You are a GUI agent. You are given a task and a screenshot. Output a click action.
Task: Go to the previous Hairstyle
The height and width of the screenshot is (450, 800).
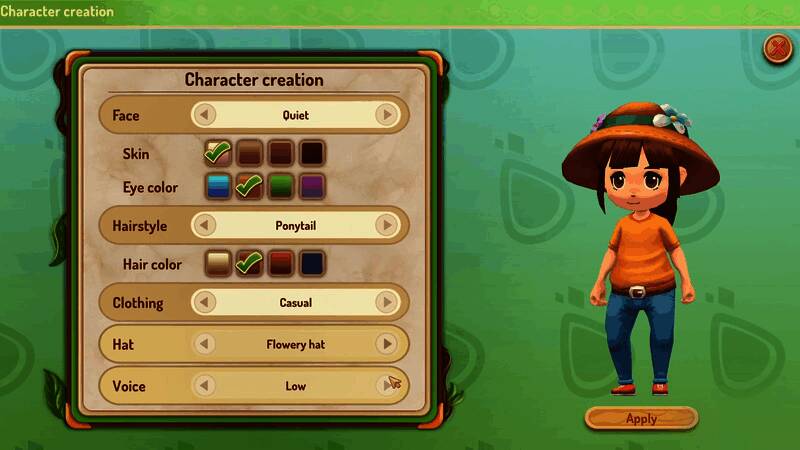[x=204, y=226]
